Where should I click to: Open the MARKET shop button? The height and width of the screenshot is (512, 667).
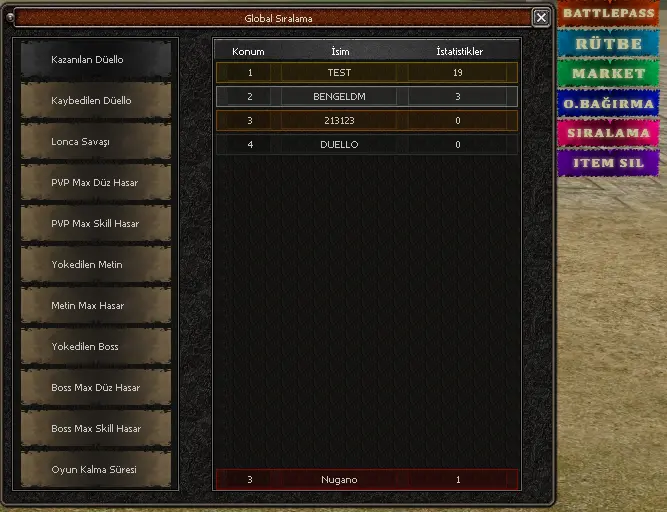[x=607, y=74]
